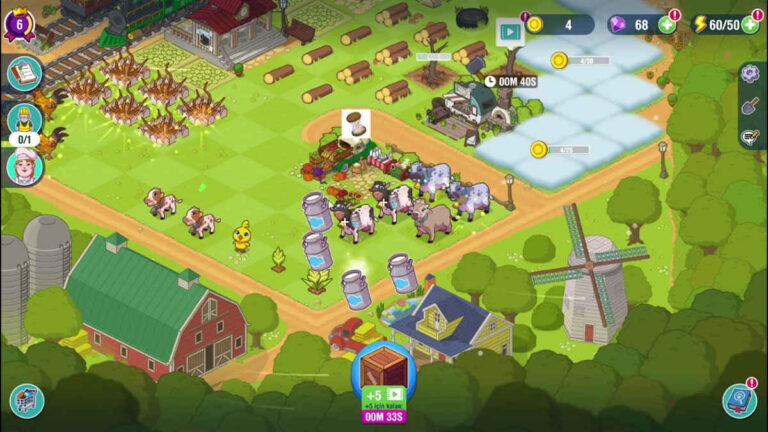
Task: Open the gold coin balance
Action: pyautogui.click(x=560, y=24)
